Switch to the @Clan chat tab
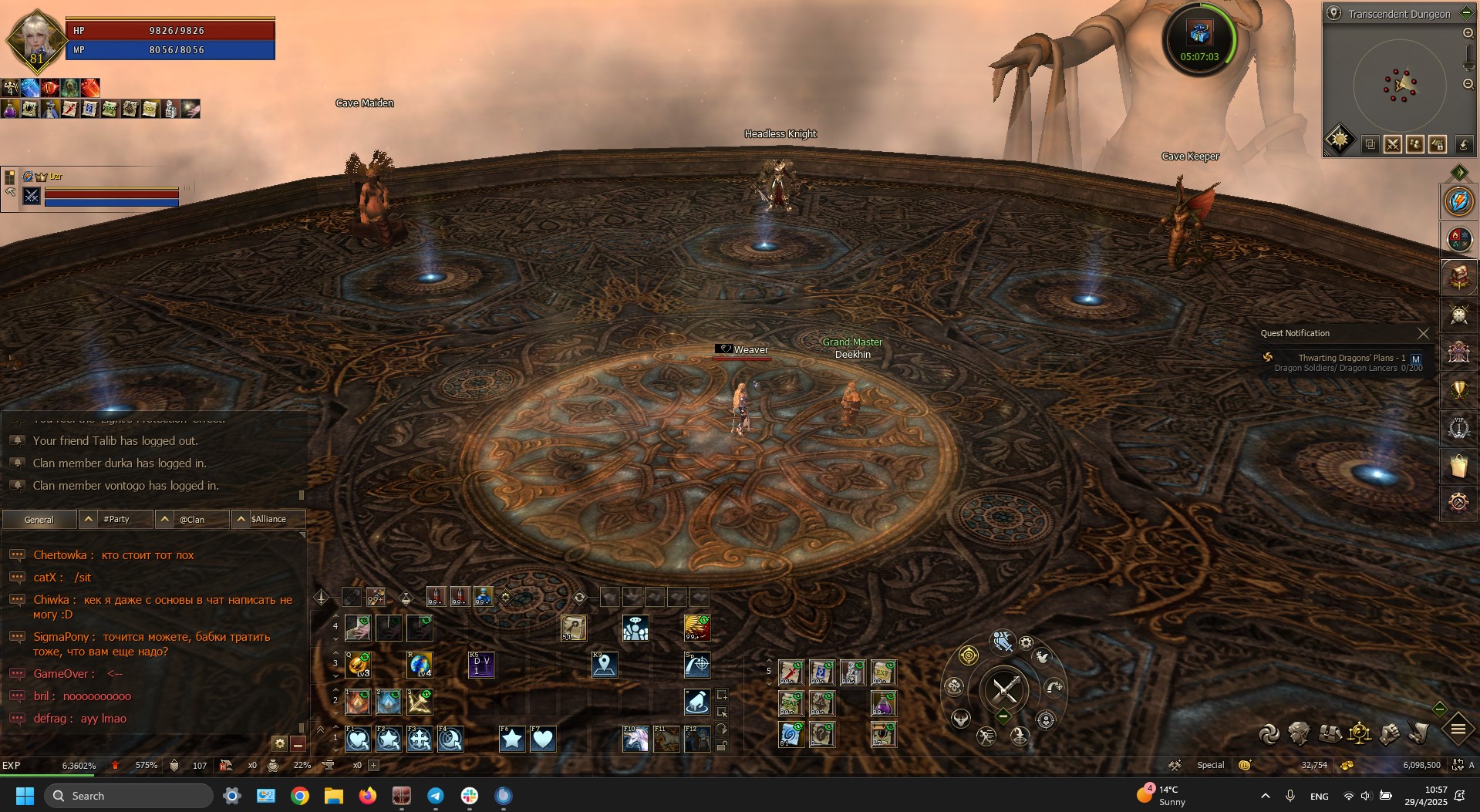The width and height of the screenshot is (1480, 812). [x=192, y=519]
